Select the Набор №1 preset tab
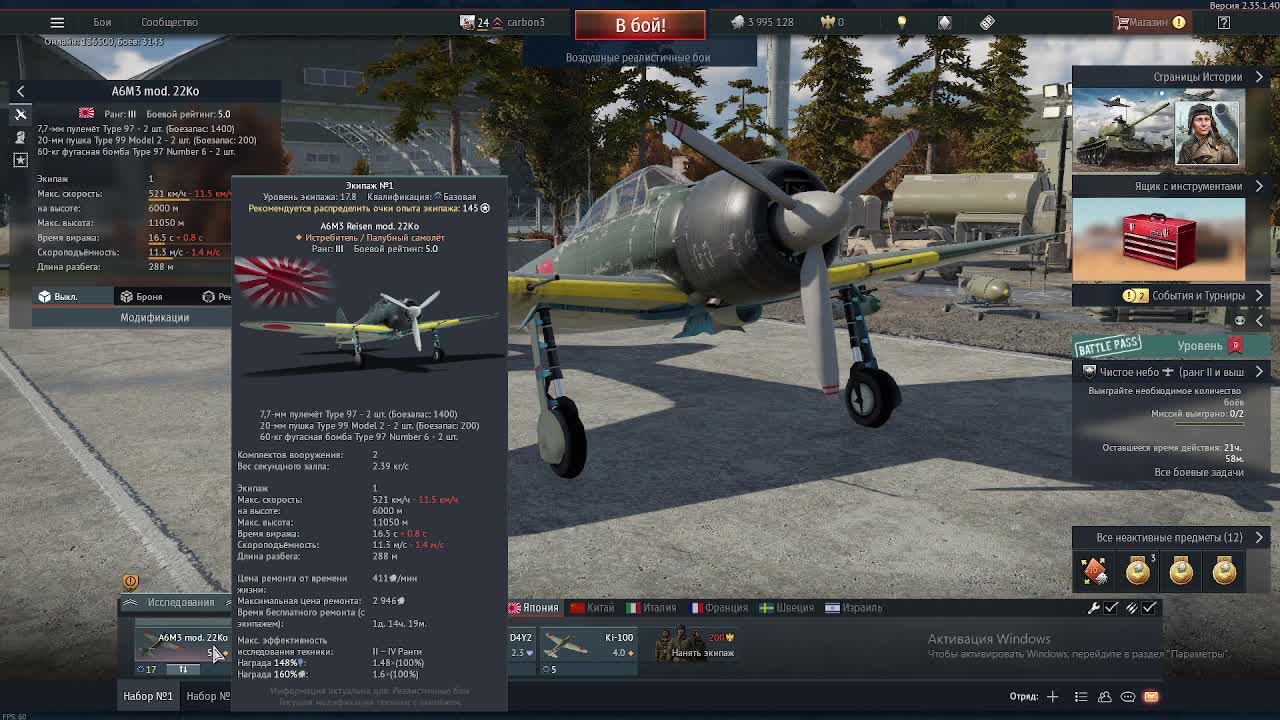The width and height of the screenshot is (1280, 720). [x=148, y=696]
